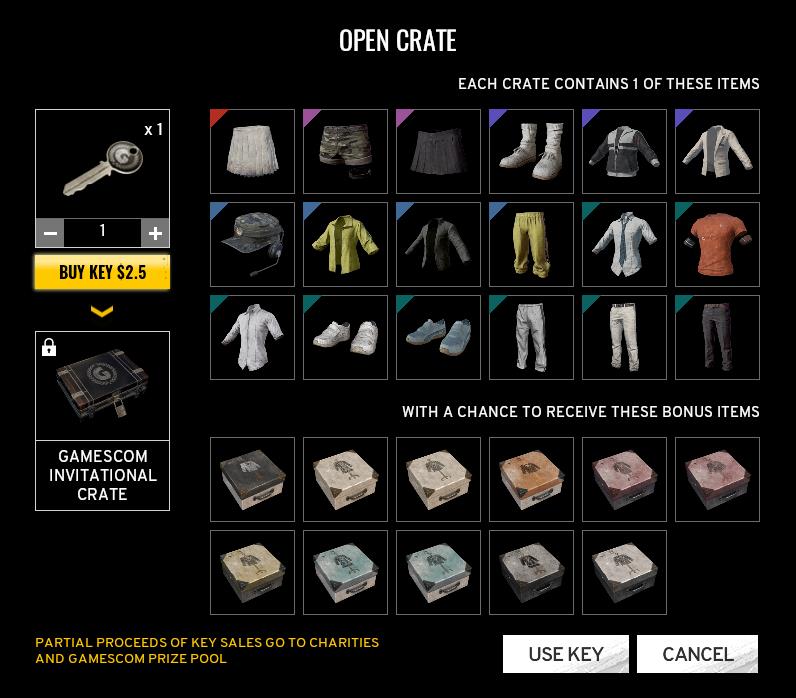Choose the camo shorts item
This screenshot has width=796, height=698.
(x=345, y=151)
